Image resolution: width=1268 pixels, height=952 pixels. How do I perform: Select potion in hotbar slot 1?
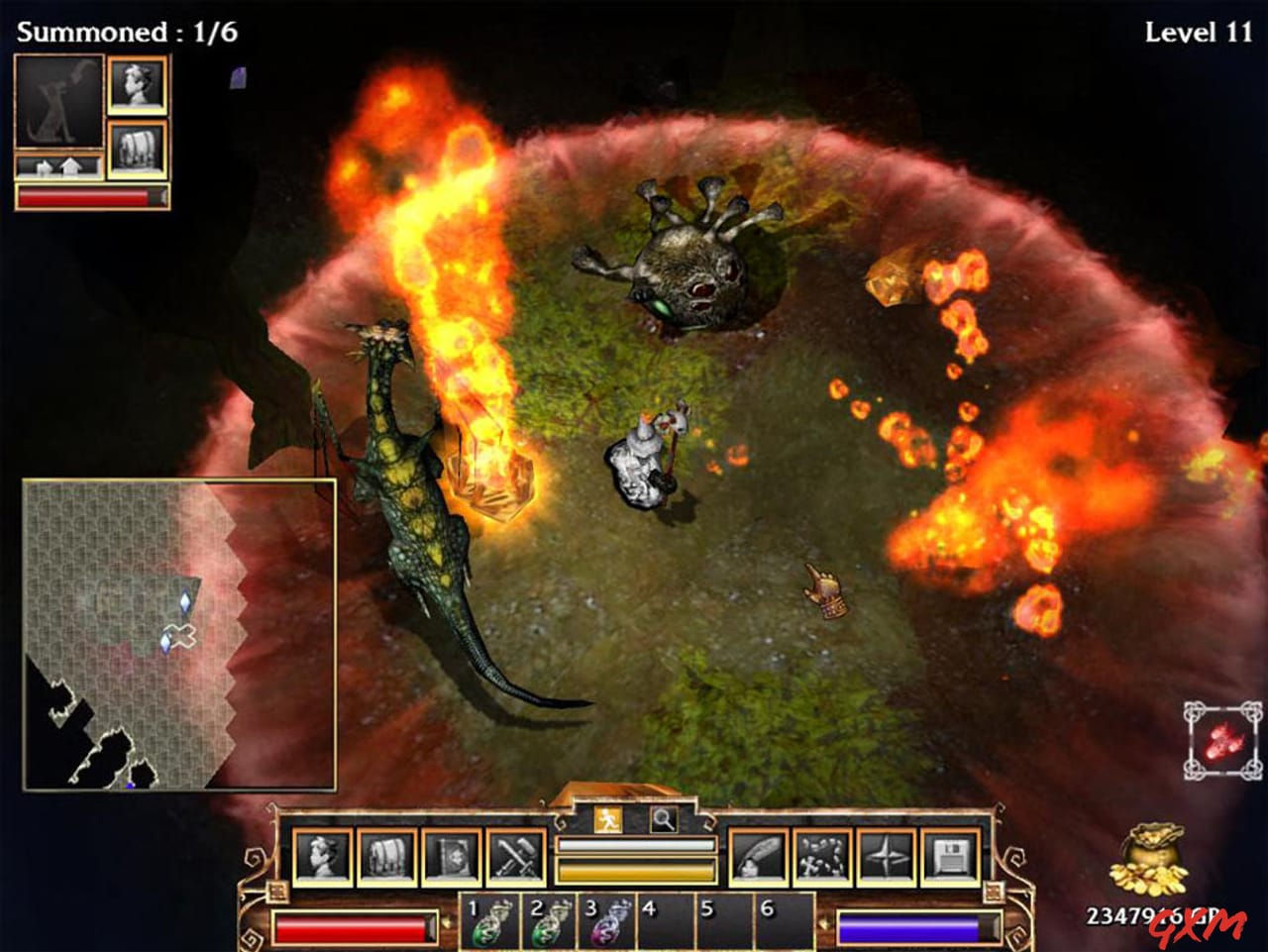487,922
